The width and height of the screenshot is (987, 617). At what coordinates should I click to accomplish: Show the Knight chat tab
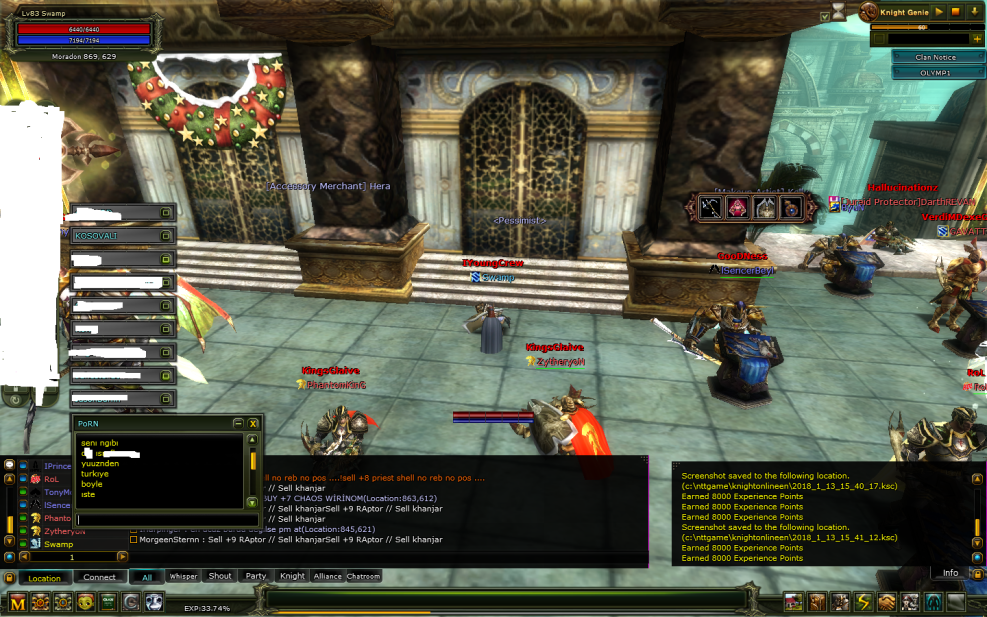(x=292, y=576)
